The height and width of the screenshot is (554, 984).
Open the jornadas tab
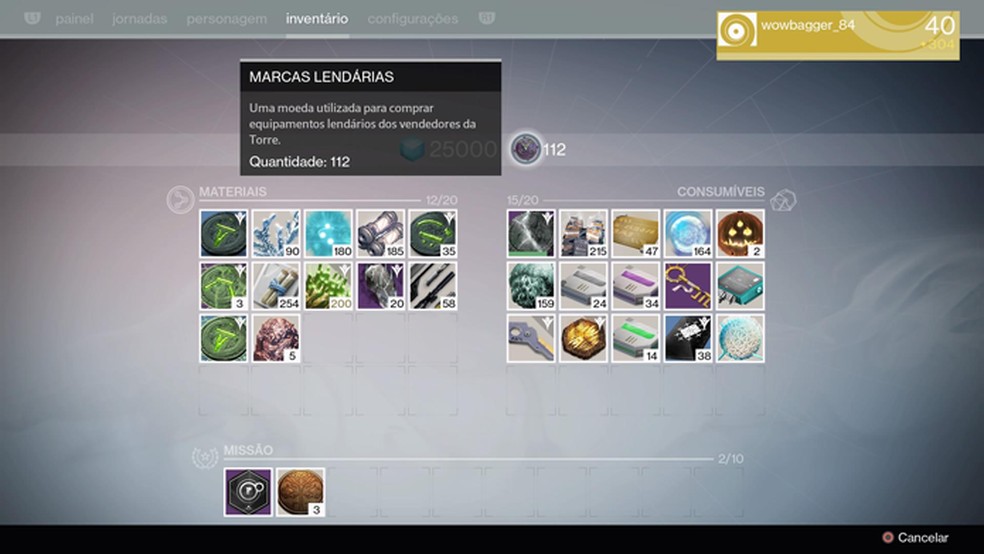pyautogui.click(x=139, y=19)
